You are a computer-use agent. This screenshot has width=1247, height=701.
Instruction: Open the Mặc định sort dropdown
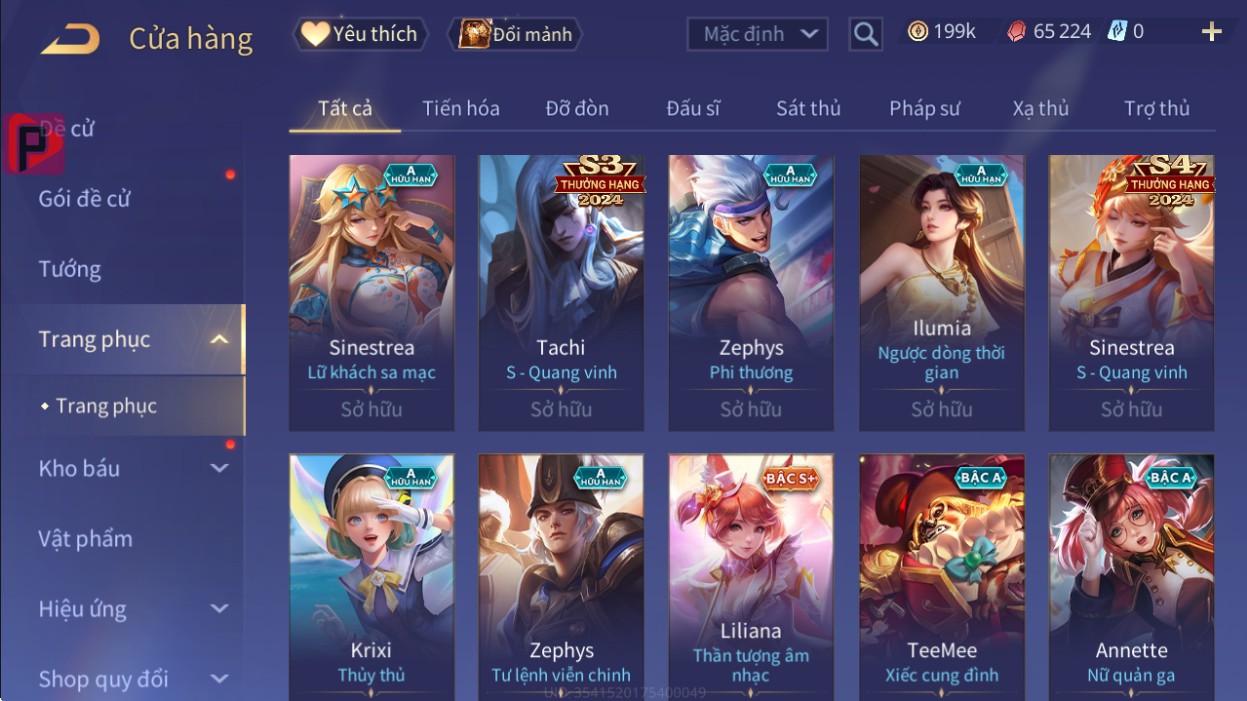pos(757,34)
